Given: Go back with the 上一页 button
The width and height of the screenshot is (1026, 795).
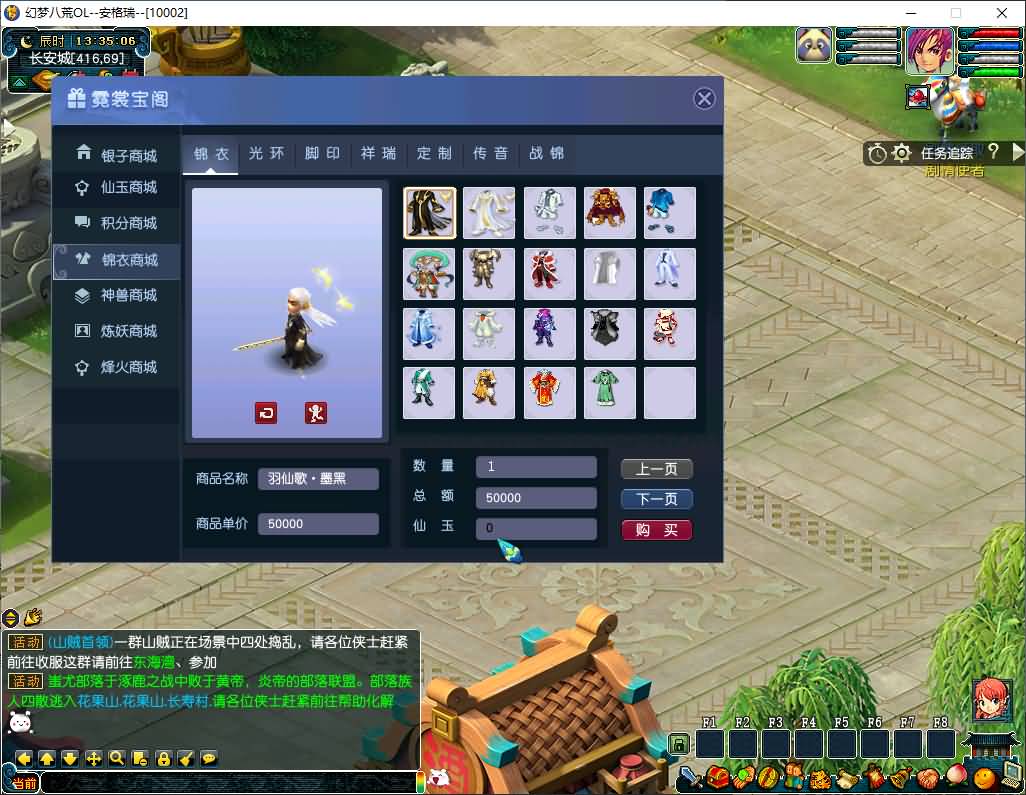Looking at the screenshot, I should tap(656, 469).
